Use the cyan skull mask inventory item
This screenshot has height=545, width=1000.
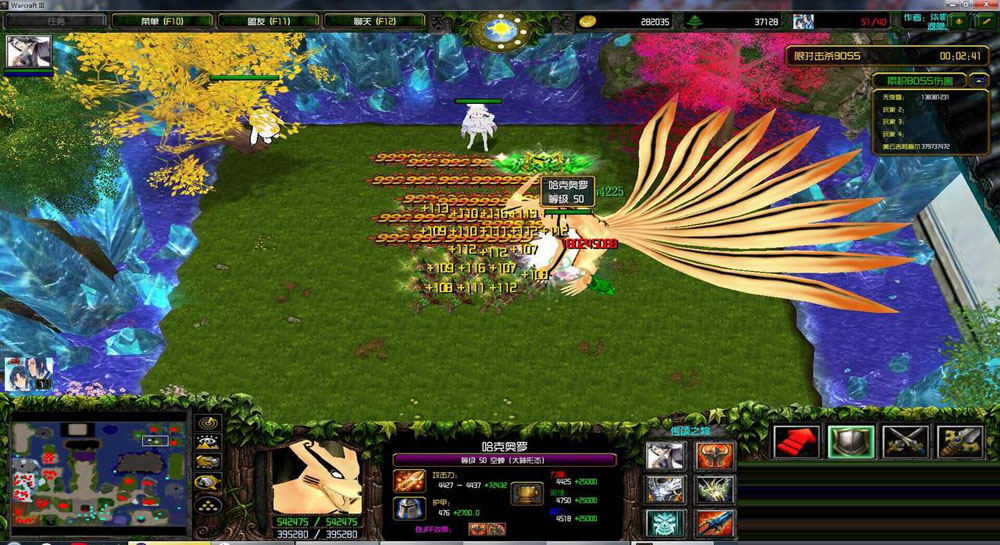[664, 523]
